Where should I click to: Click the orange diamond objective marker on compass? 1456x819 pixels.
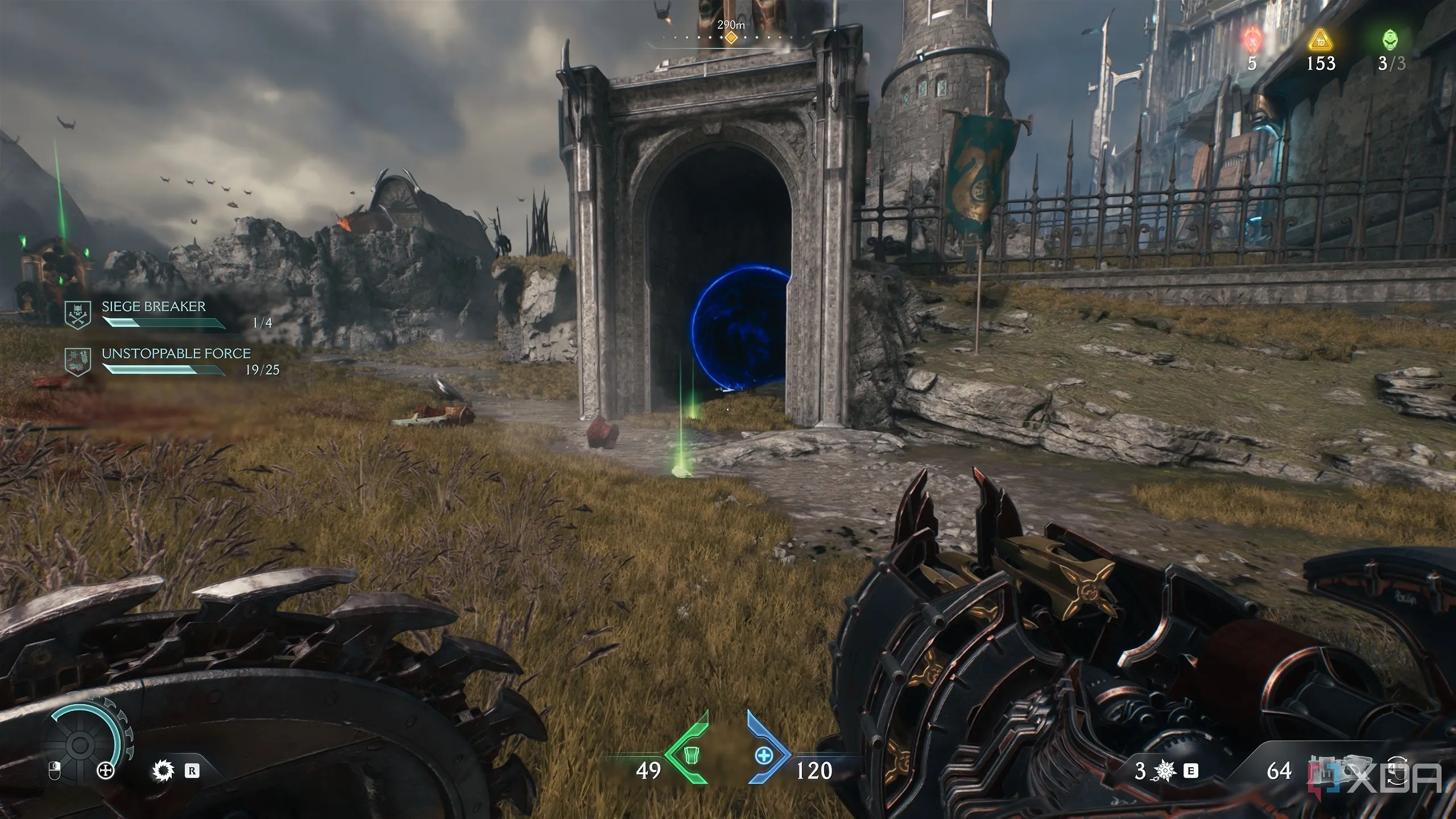pos(731,38)
